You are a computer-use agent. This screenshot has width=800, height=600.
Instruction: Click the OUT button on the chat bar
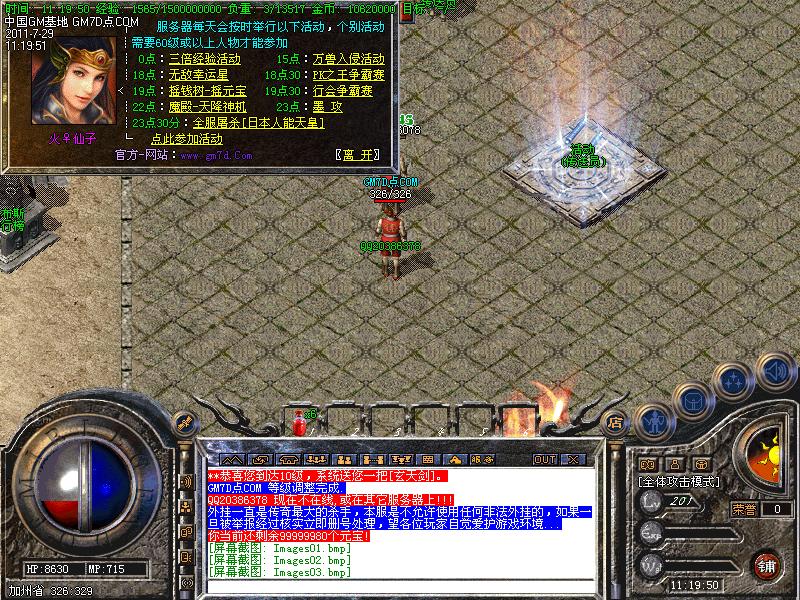click(544, 459)
